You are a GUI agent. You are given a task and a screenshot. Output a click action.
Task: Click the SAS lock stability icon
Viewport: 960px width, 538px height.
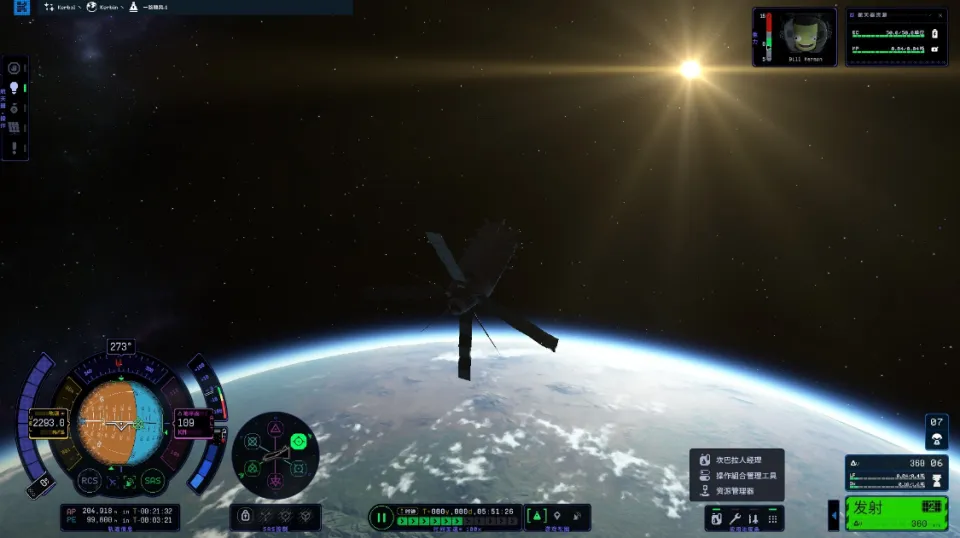pyautogui.click(x=245, y=516)
